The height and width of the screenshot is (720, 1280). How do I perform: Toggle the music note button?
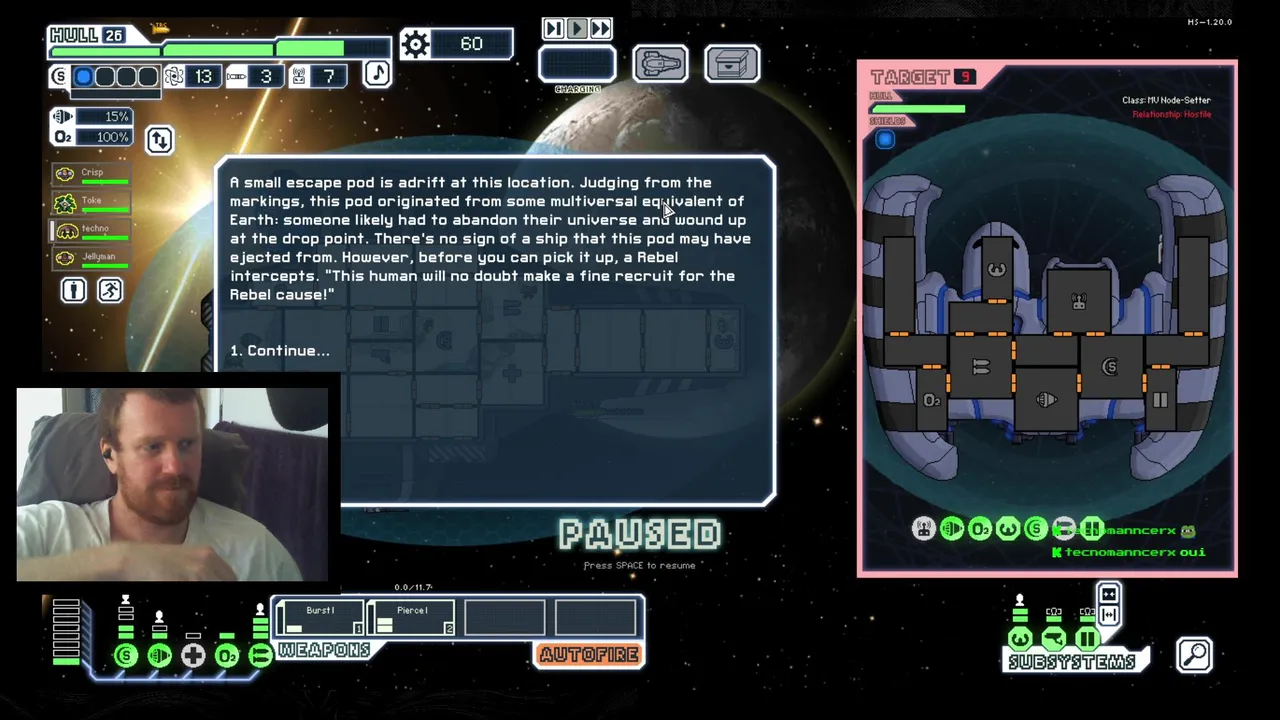(377, 74)
